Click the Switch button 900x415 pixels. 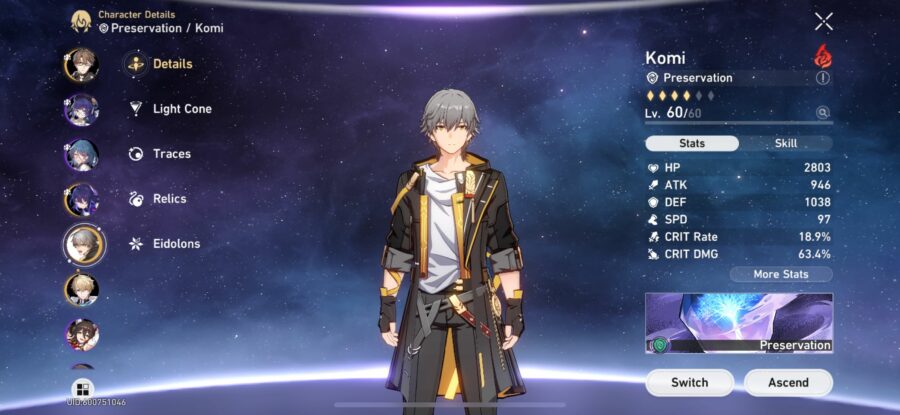(x=690, y=382)
